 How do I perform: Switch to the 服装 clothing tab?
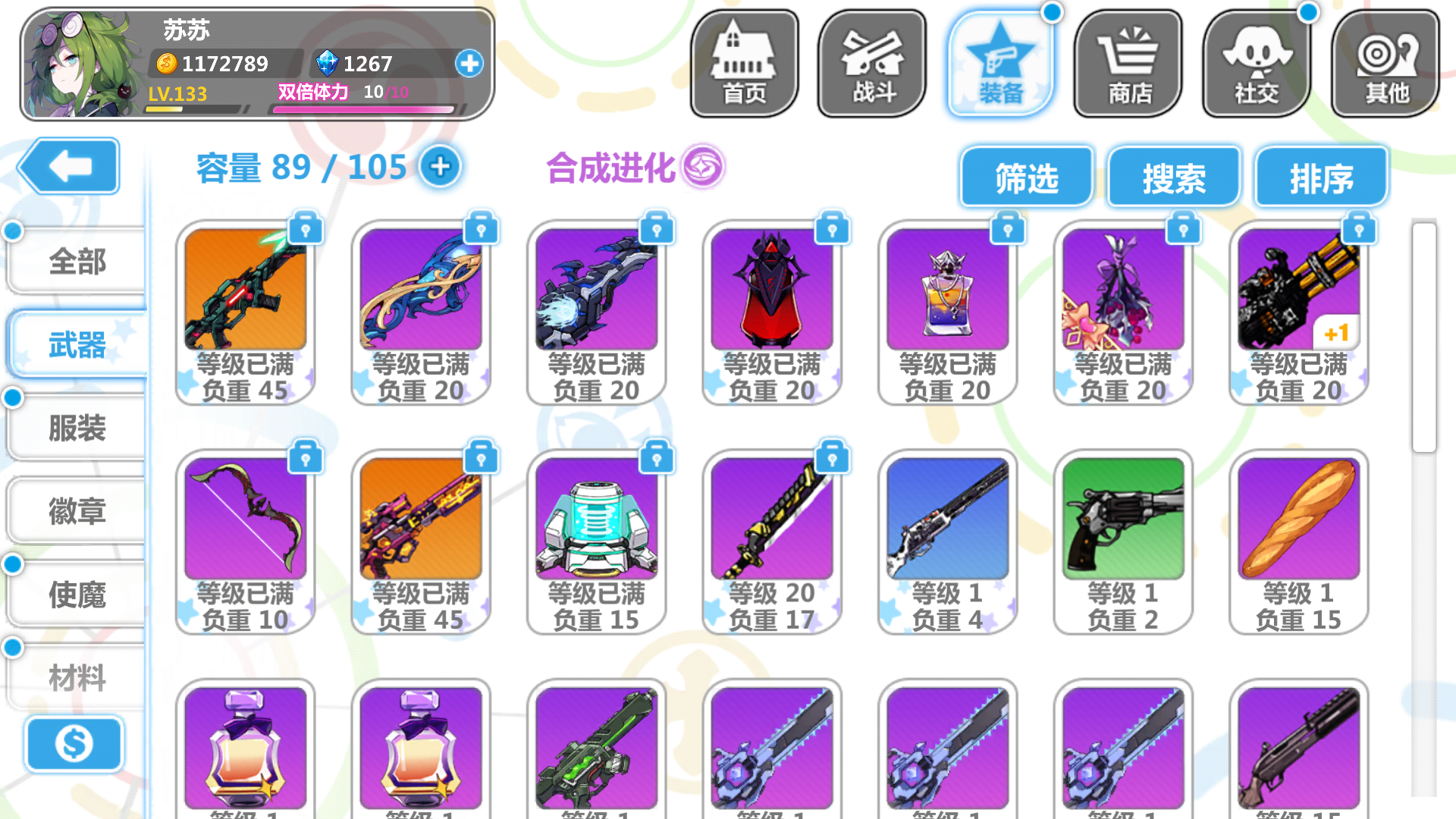[x=76, y=427]
